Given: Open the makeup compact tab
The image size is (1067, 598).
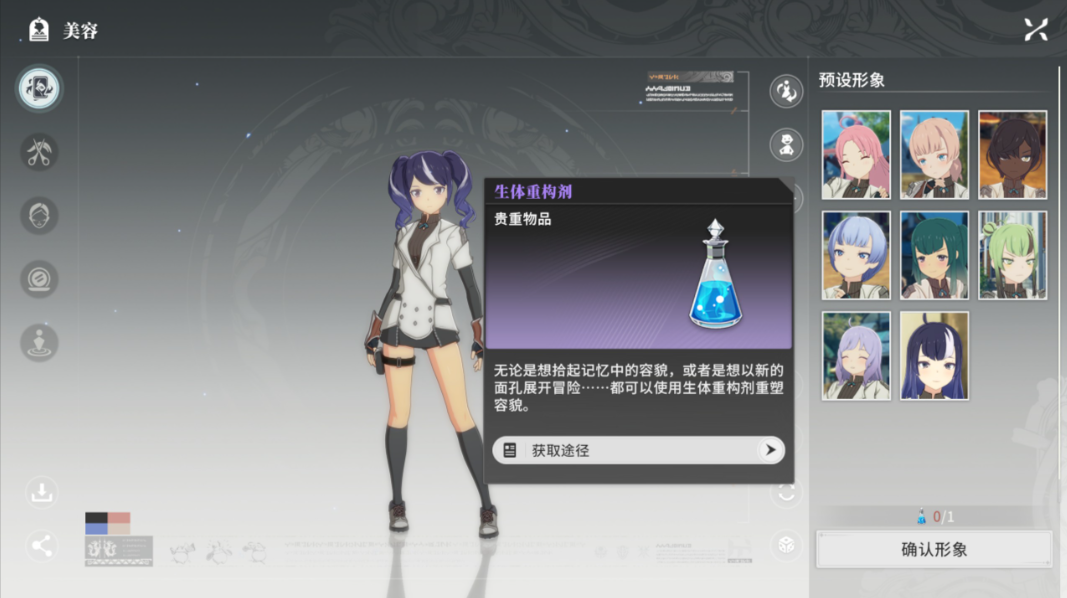Looking at the screenshot, I should coord(40,279).
